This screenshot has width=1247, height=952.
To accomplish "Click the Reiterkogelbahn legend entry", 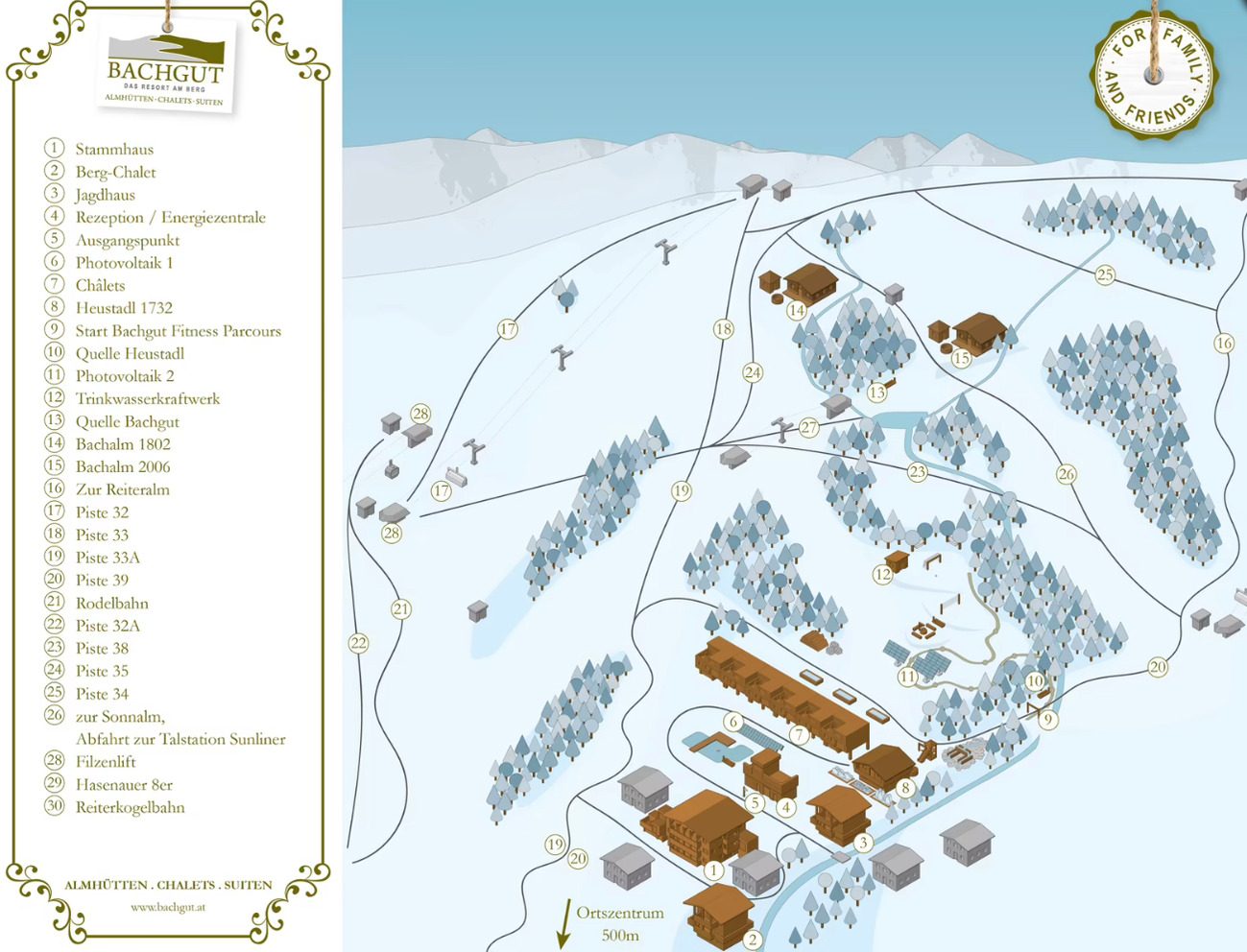I will coord(130,807).
